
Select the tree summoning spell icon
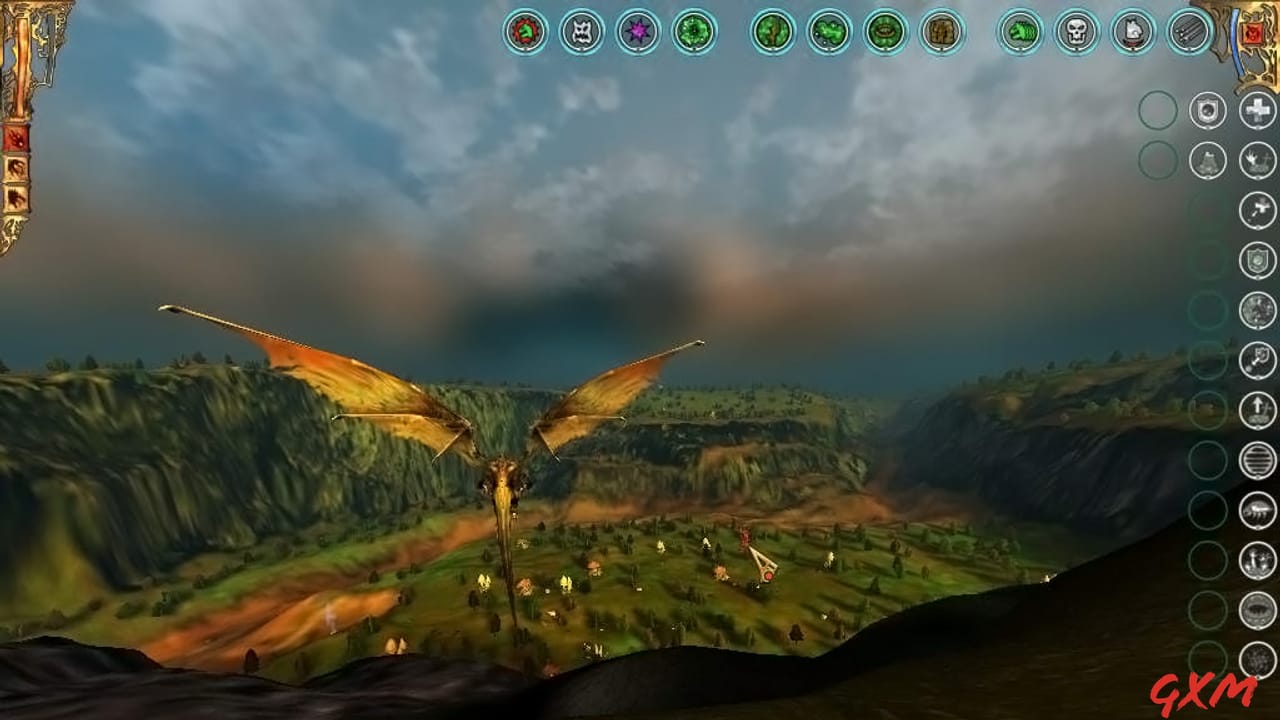coord(773,33)
